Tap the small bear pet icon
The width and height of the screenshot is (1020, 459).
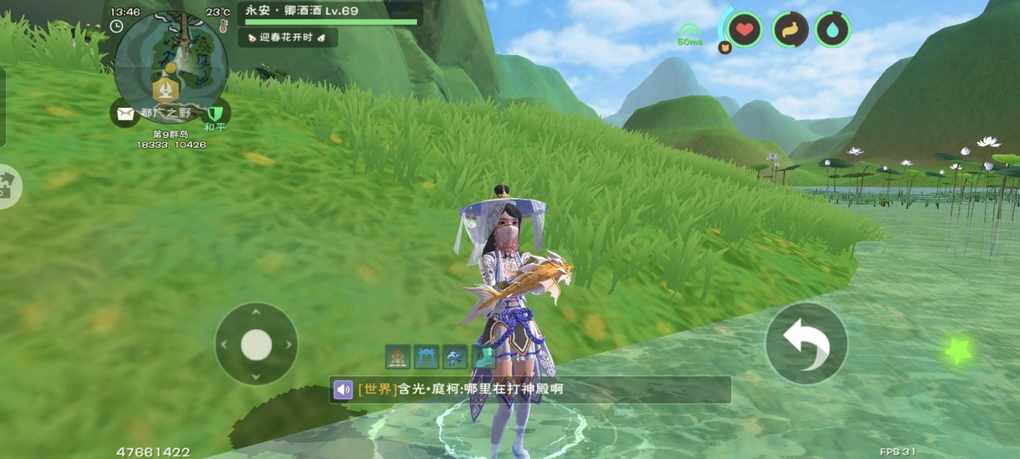point(725,46)
